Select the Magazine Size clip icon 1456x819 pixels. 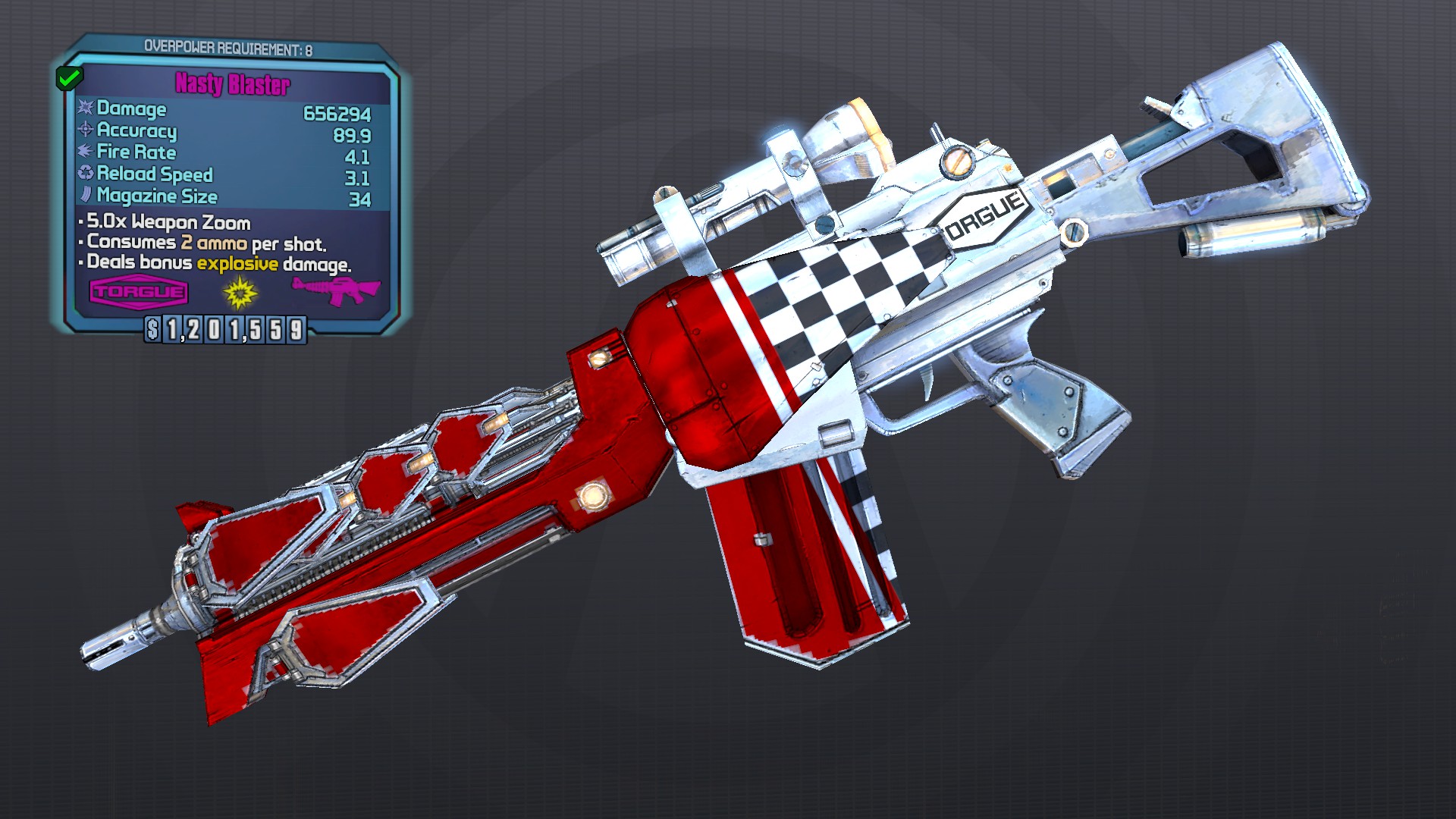click(x=85, y=196)
